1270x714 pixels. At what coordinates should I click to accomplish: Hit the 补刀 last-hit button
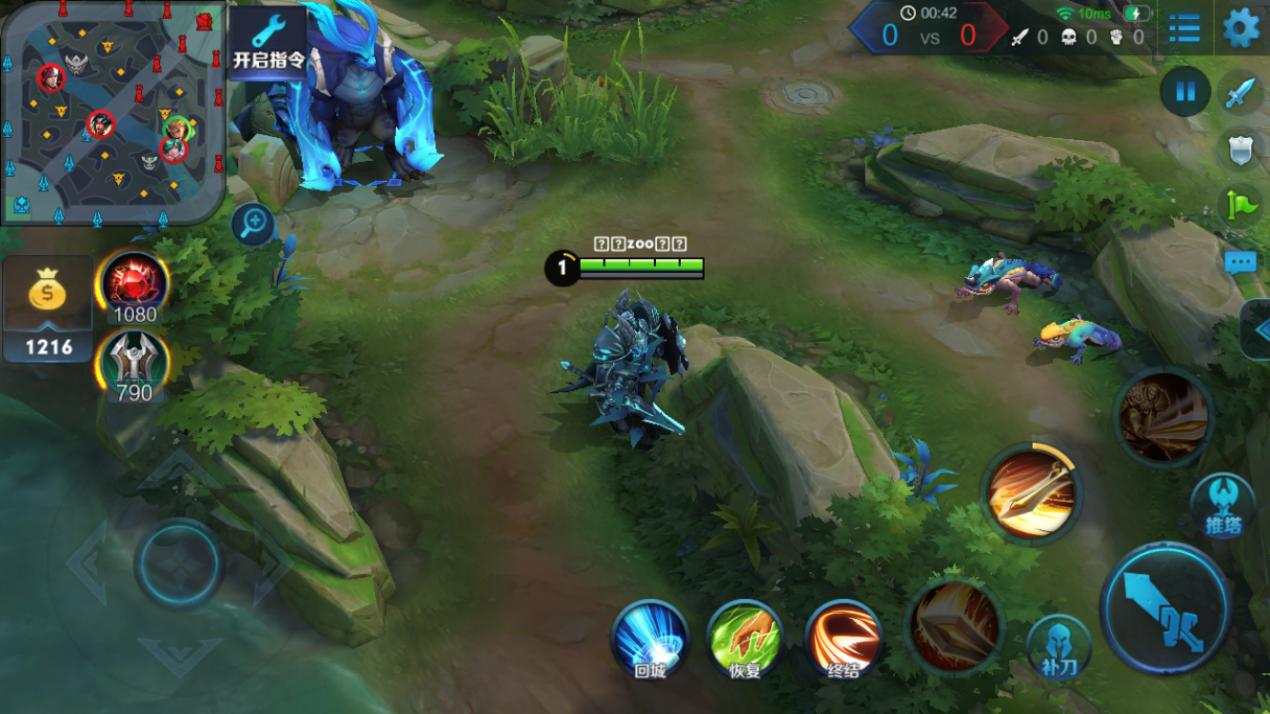coord(1058,648)
